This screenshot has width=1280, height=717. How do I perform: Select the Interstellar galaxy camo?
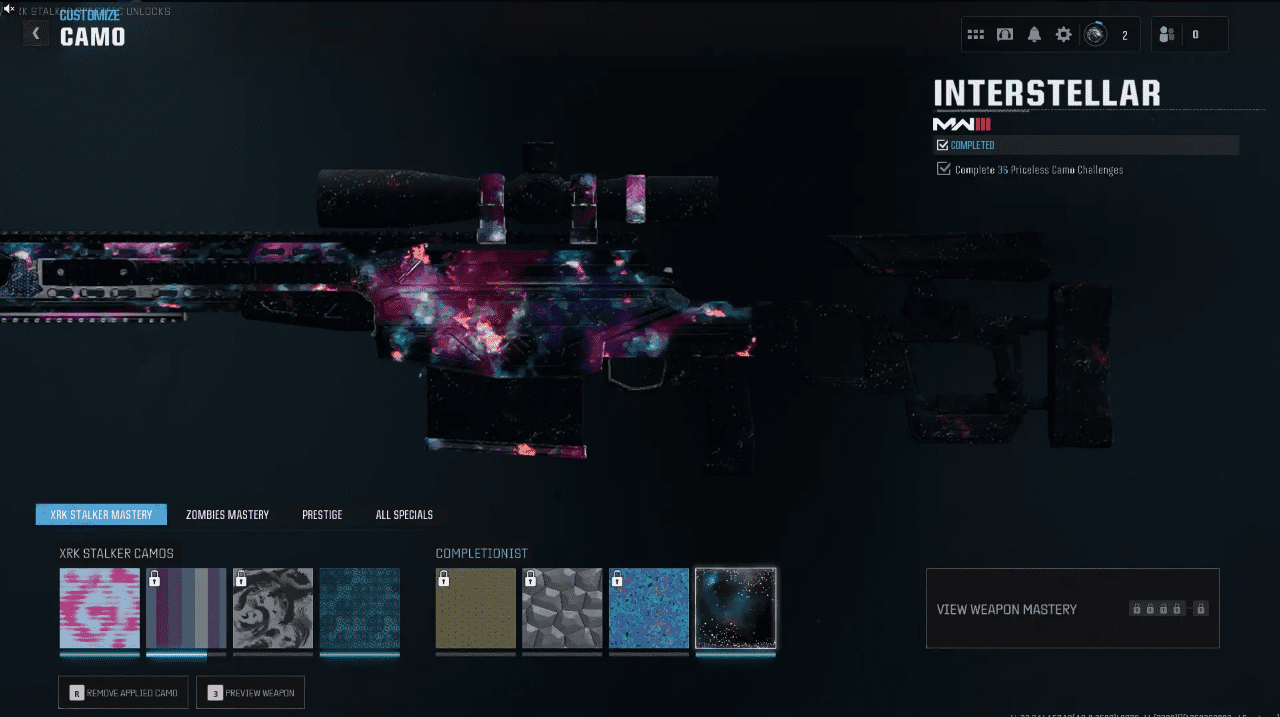coord(736,608)
